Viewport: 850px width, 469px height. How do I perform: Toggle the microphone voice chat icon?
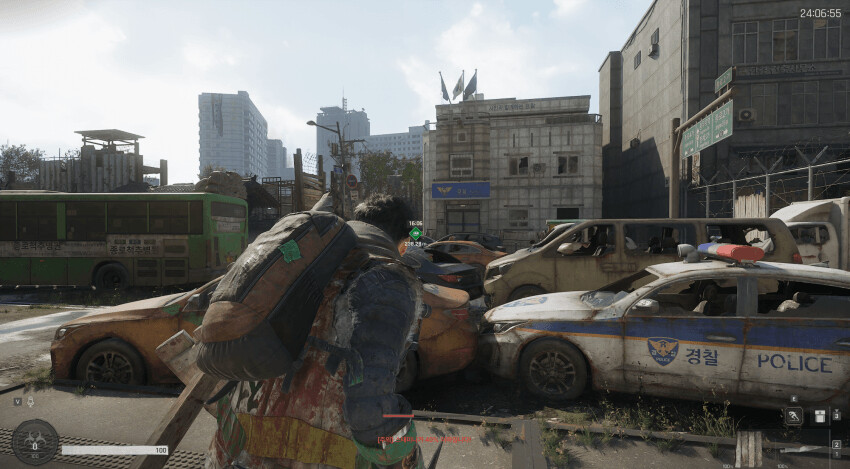pyautogui.click(x=29, y=401)
